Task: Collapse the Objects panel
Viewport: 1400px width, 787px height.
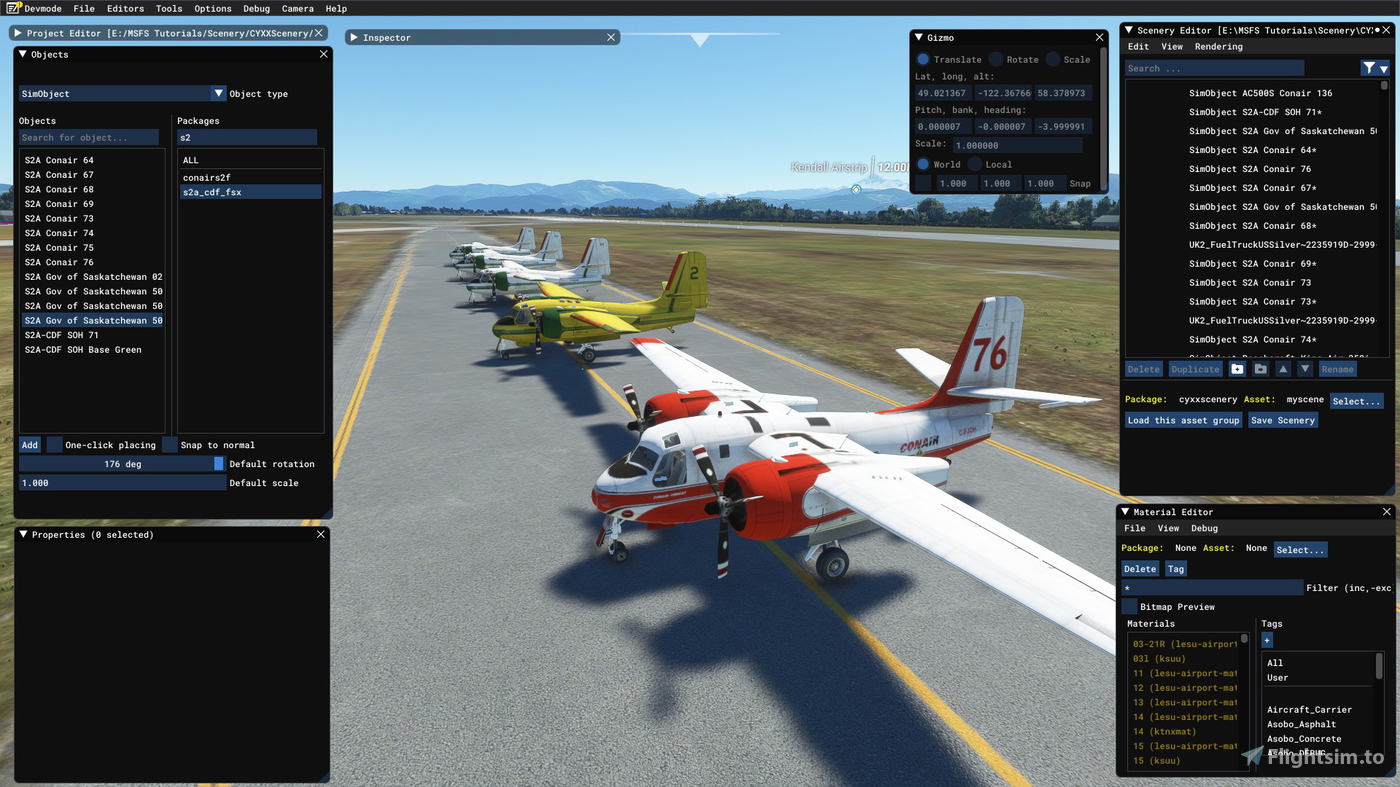Action: click(x=22, y=54)
